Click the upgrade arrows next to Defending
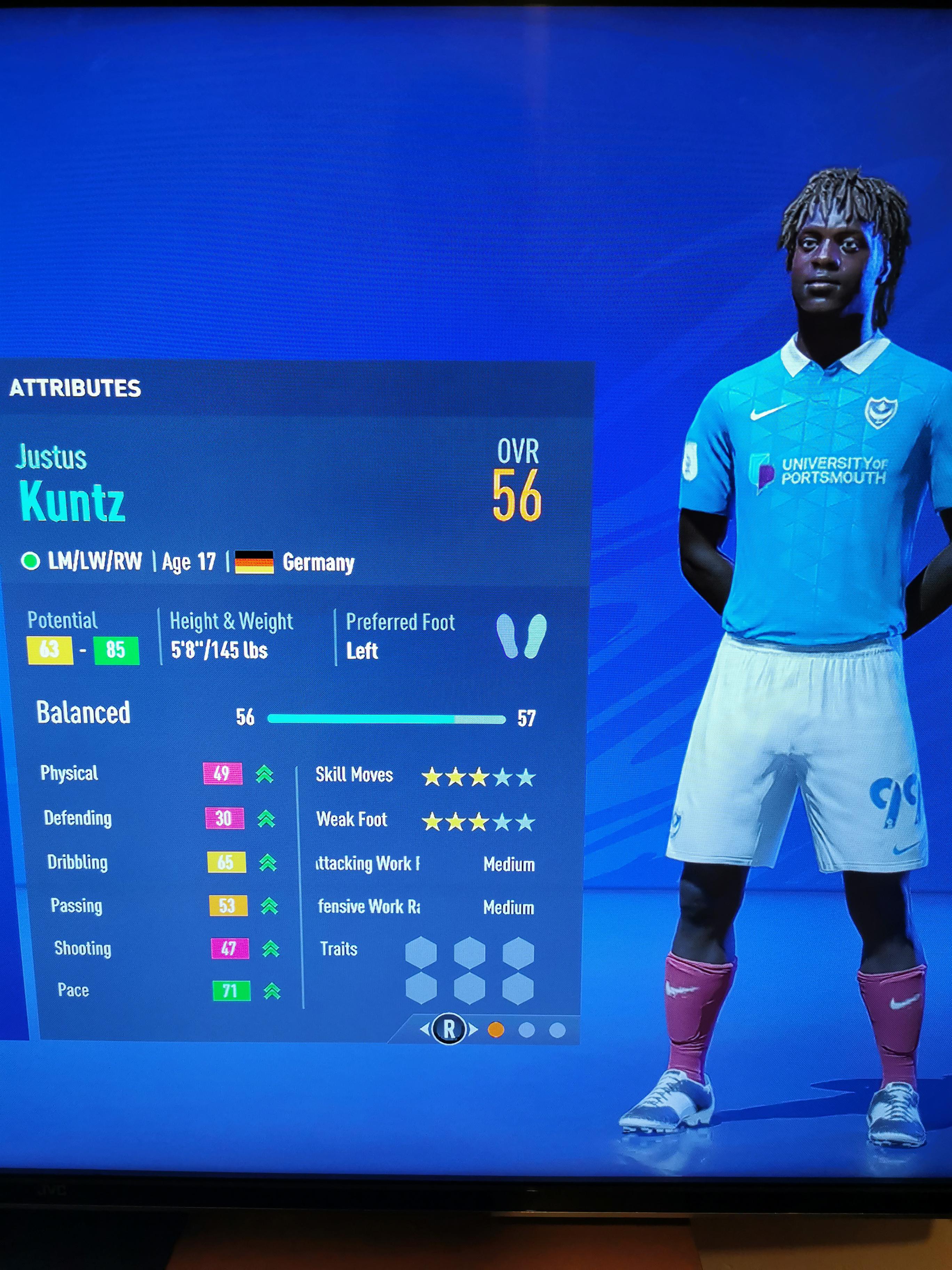952x1270 pixels. (267, 819)
